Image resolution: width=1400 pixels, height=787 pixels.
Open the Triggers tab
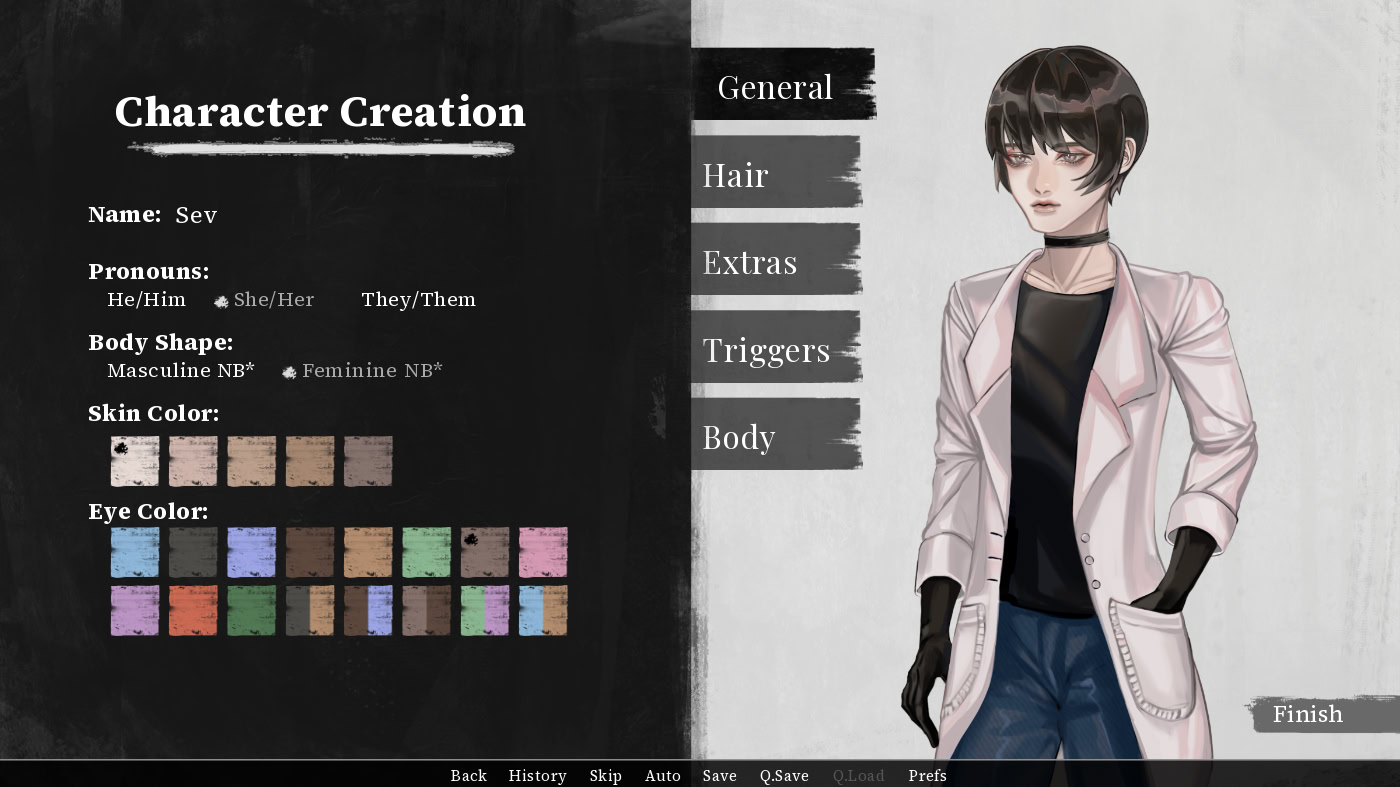click(766, 349)
